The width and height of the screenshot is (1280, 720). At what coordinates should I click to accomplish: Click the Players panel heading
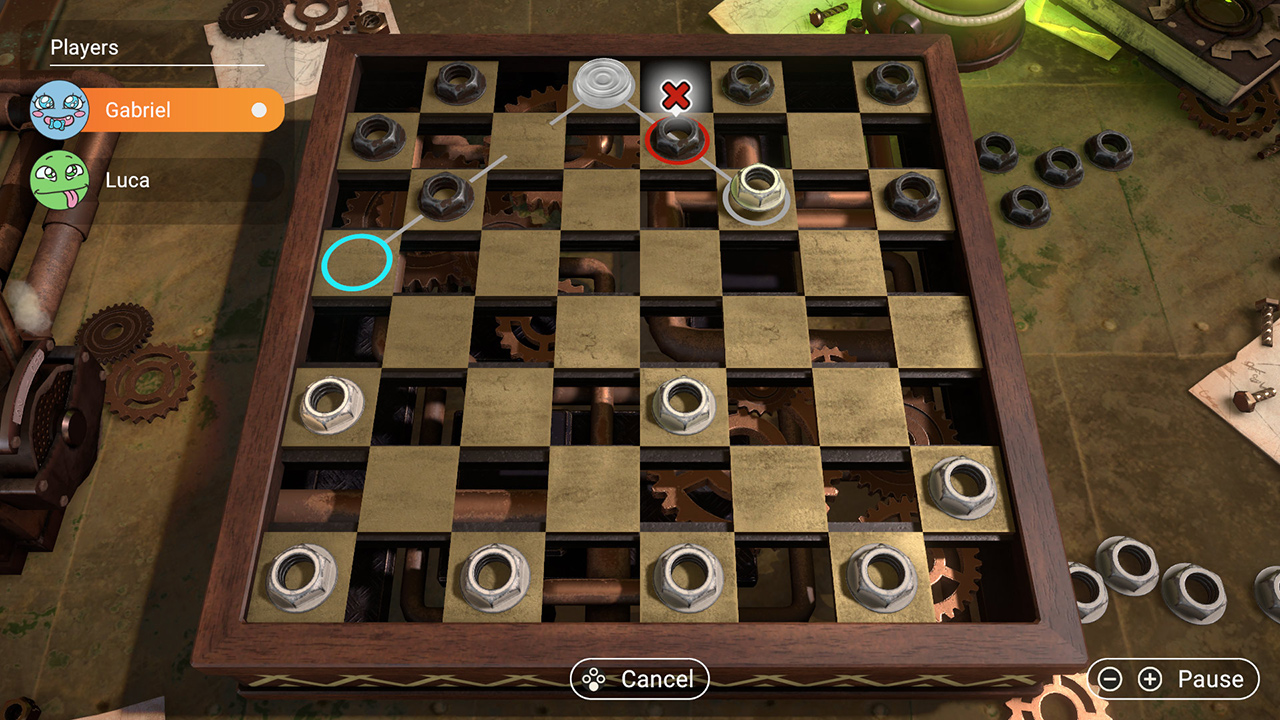point(83,47)
